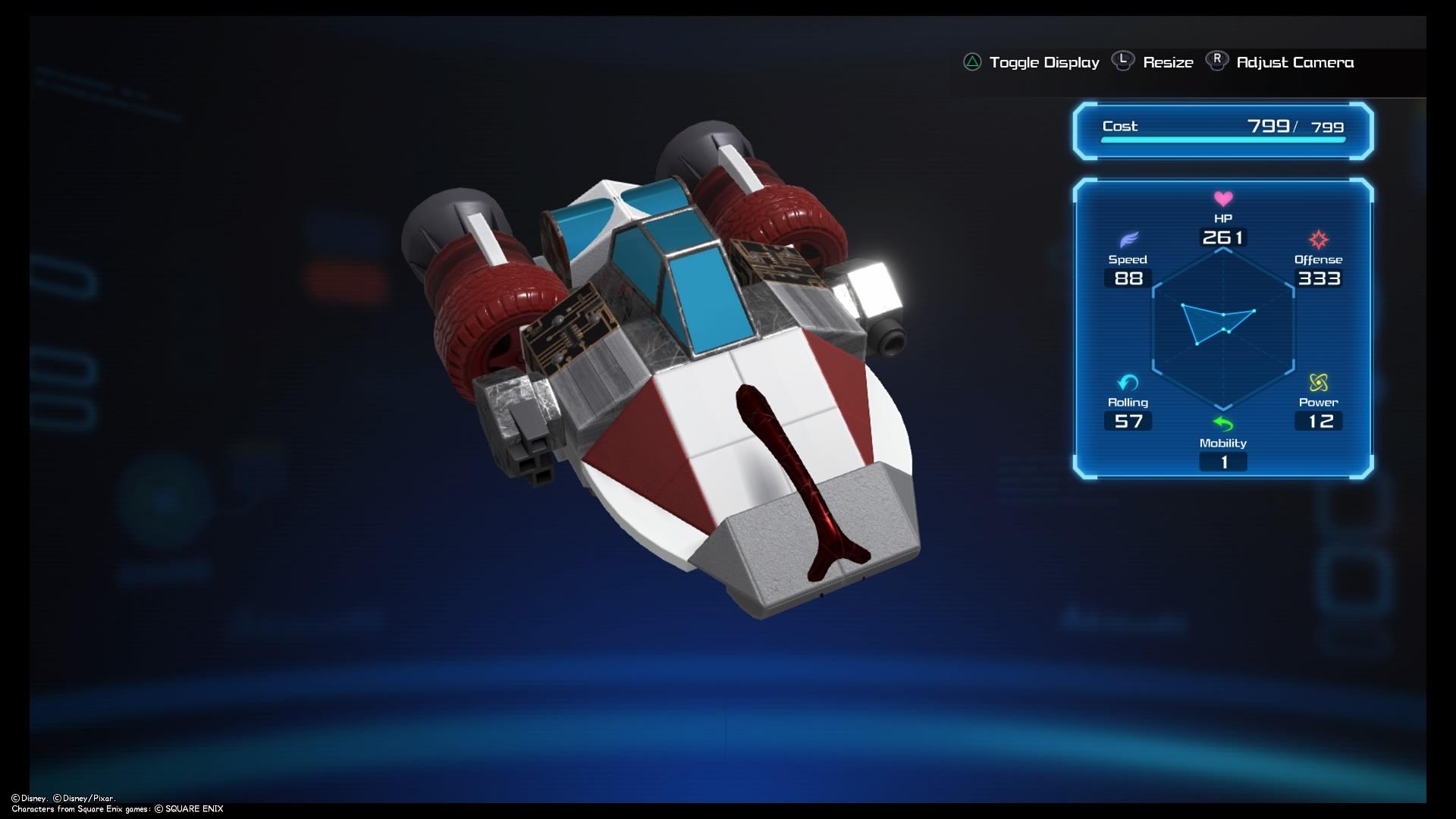The height and width of the screenshot is (819, 1456).
Task: Click the R button icon beside Adjust Camera
Action: pyautogui.click(x=1216, y=60)
